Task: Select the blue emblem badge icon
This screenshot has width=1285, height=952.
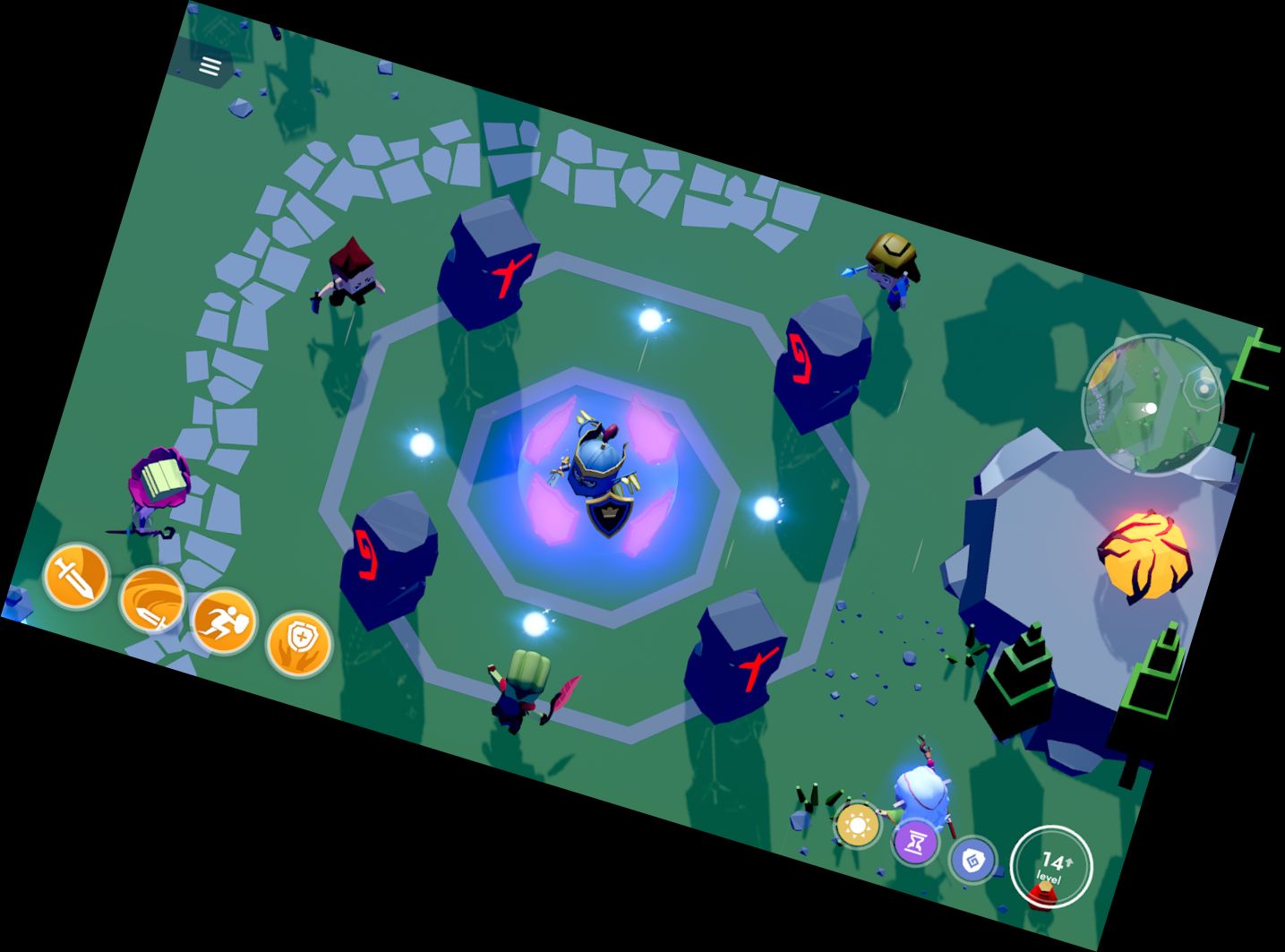Action: pos(975,860)
